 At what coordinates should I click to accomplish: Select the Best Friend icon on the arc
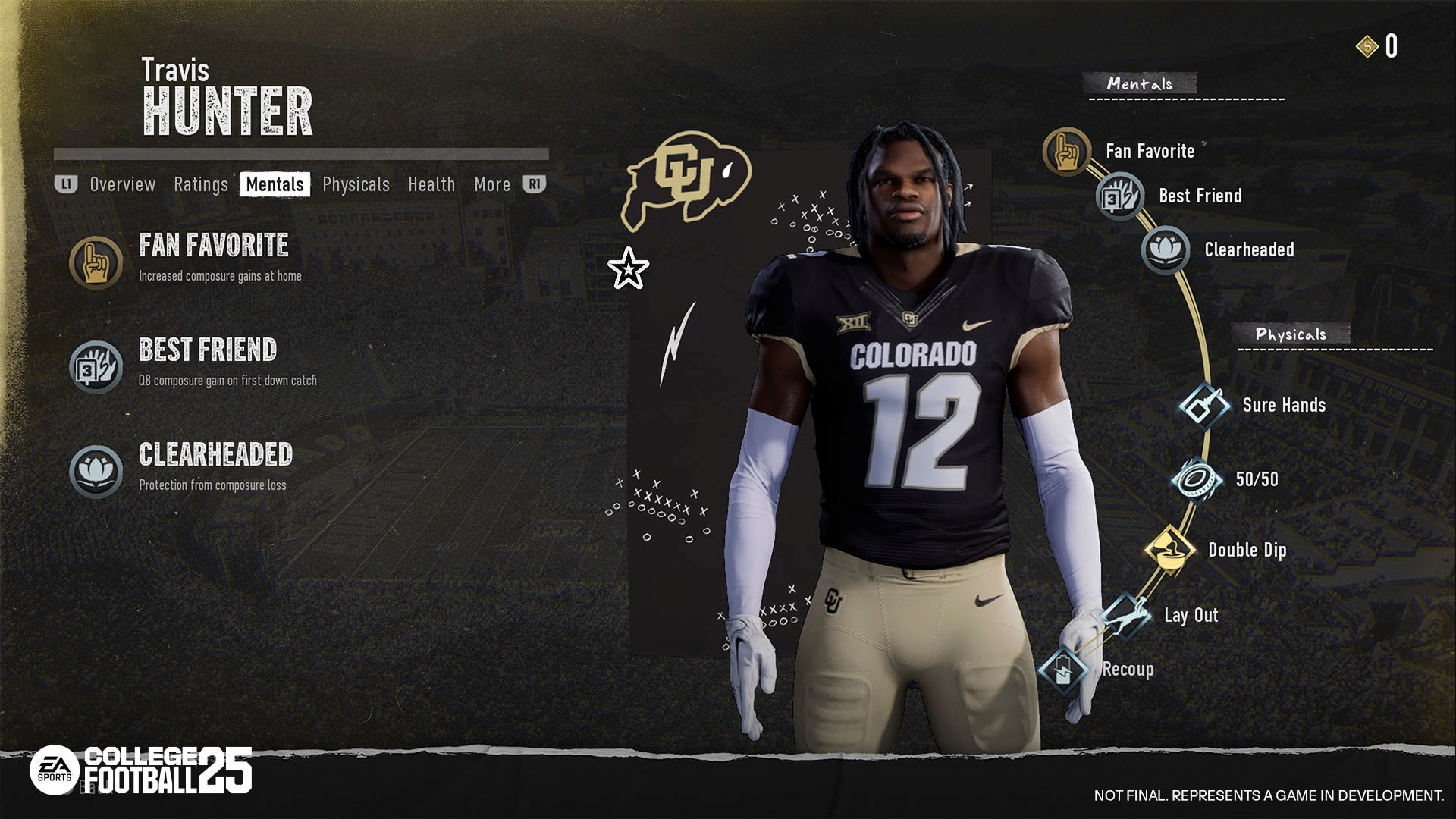(1119, 196)
